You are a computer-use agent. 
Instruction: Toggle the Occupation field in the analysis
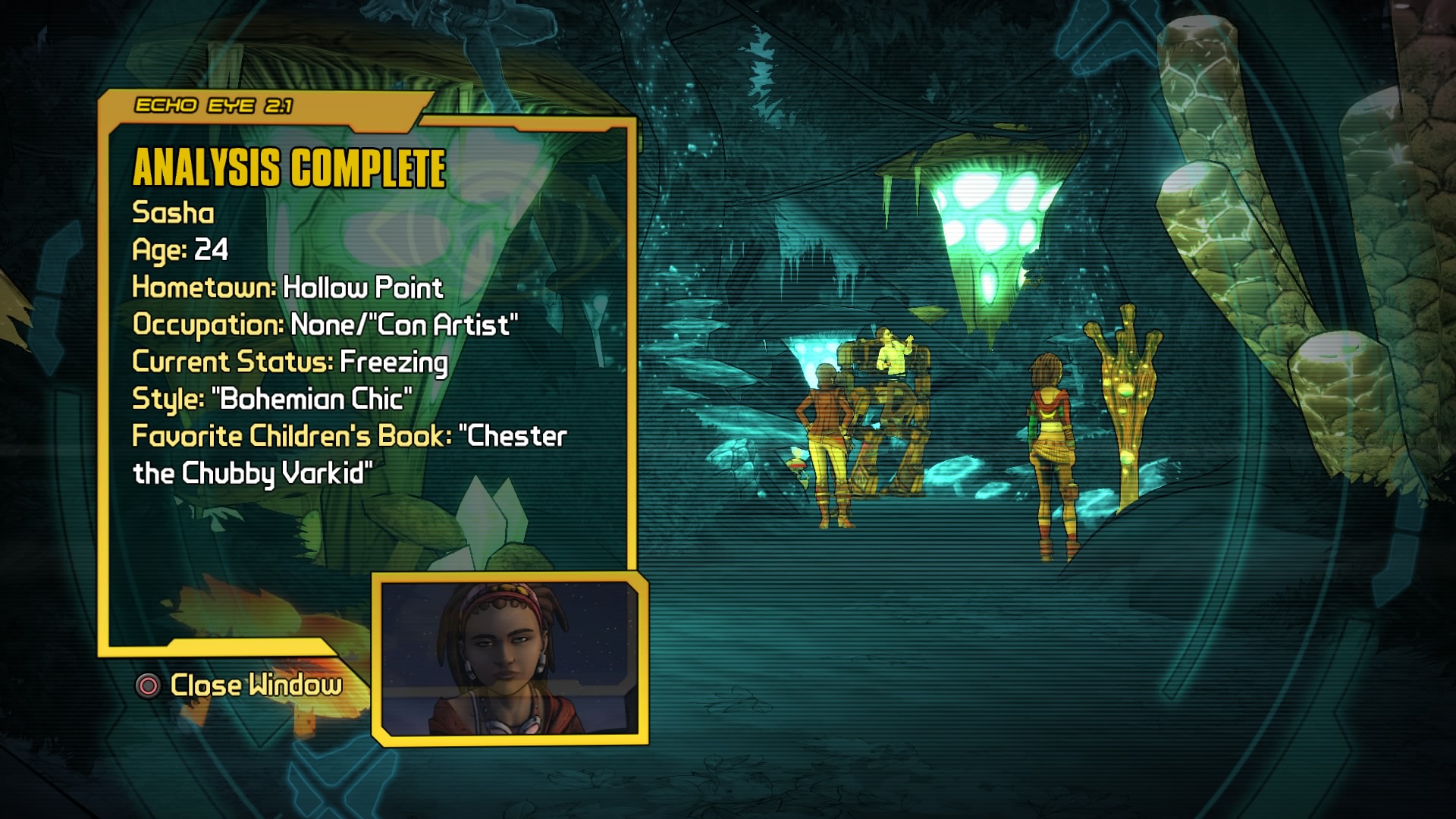[325, 325]
